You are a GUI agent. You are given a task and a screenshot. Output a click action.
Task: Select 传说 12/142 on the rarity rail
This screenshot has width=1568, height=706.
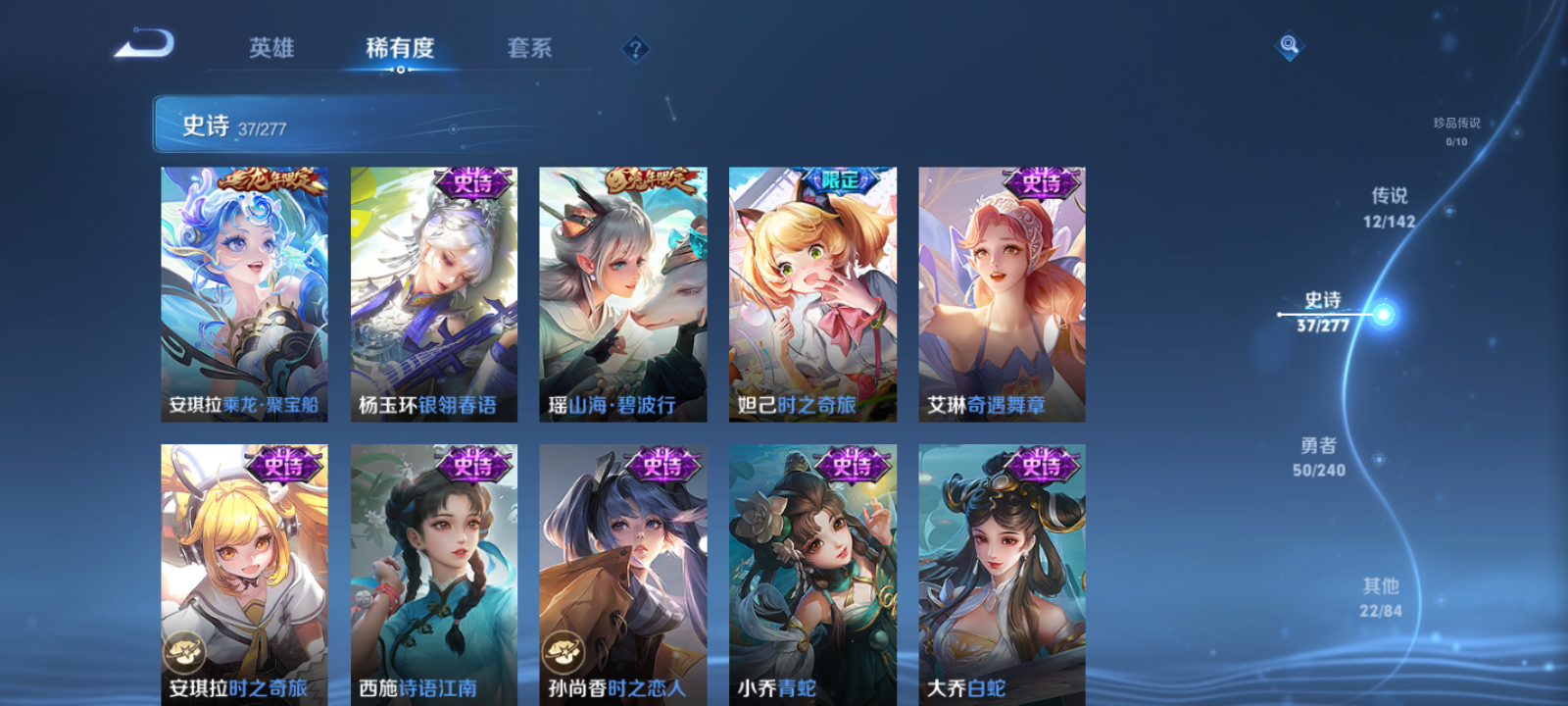[1392, 208]
